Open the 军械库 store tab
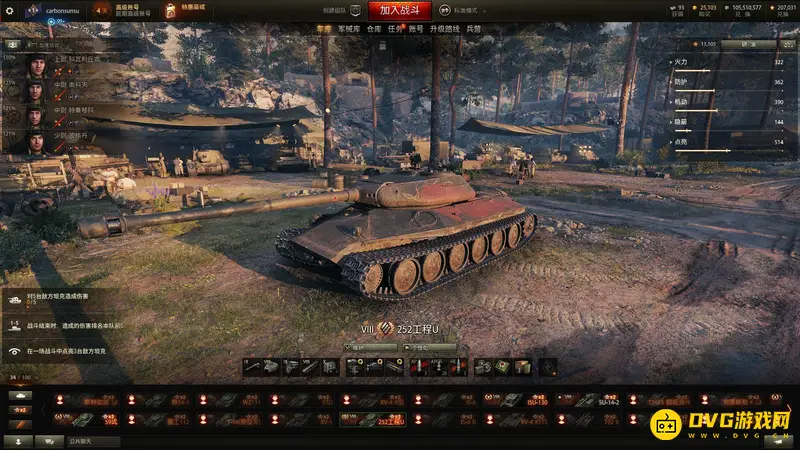800x450 pixels. (349, 29)
